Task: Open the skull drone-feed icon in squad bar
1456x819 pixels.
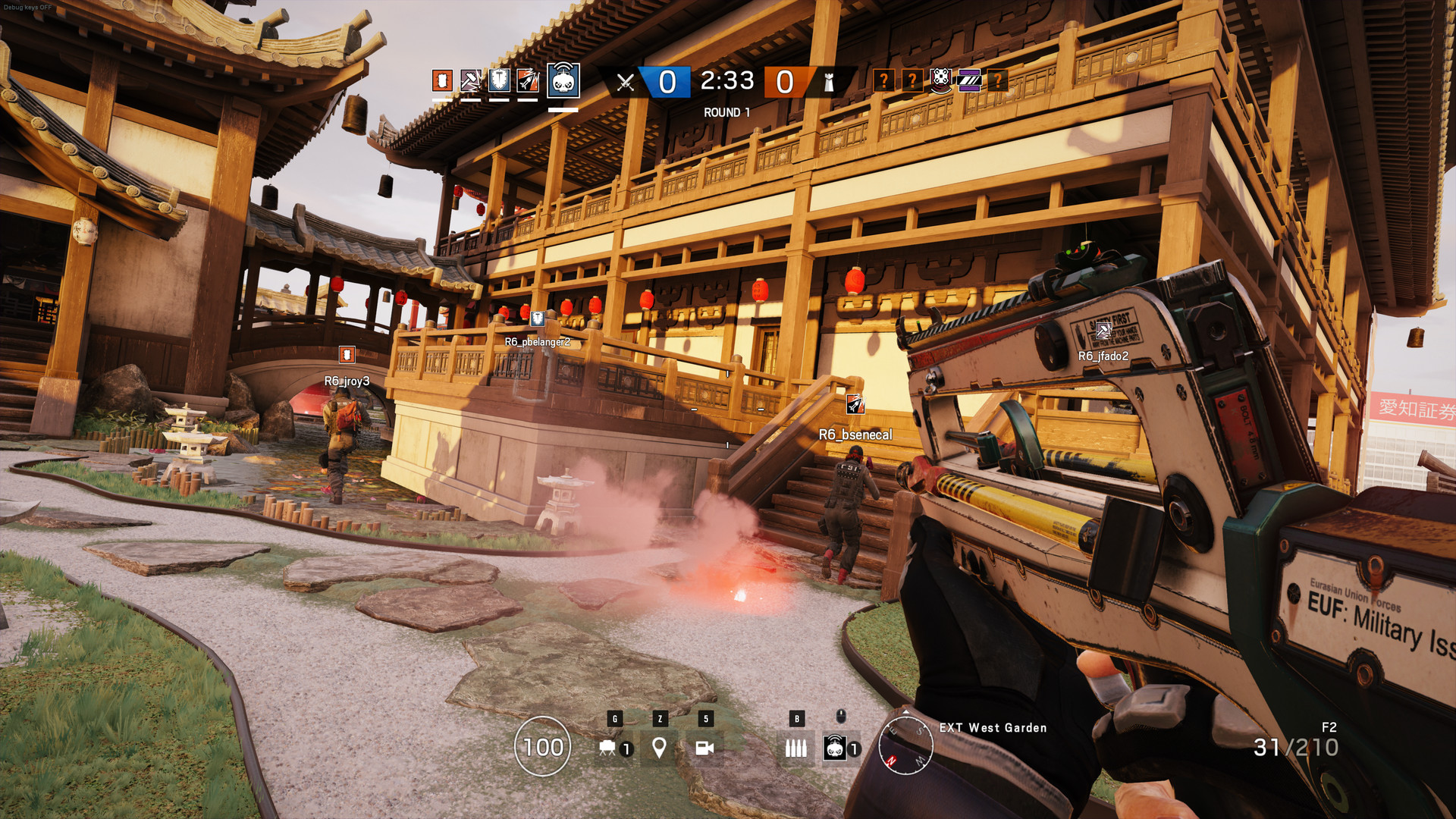Action: pyautogui.click(x=563, y=83)
